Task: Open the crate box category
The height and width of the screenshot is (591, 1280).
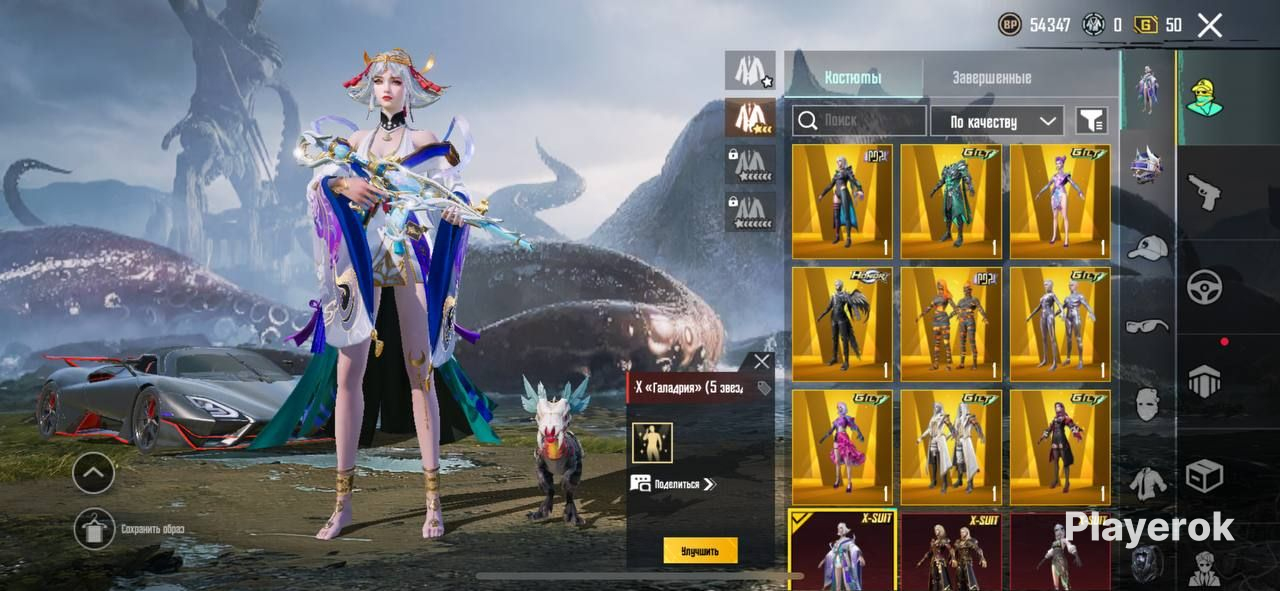Action: pos(1204,476)
